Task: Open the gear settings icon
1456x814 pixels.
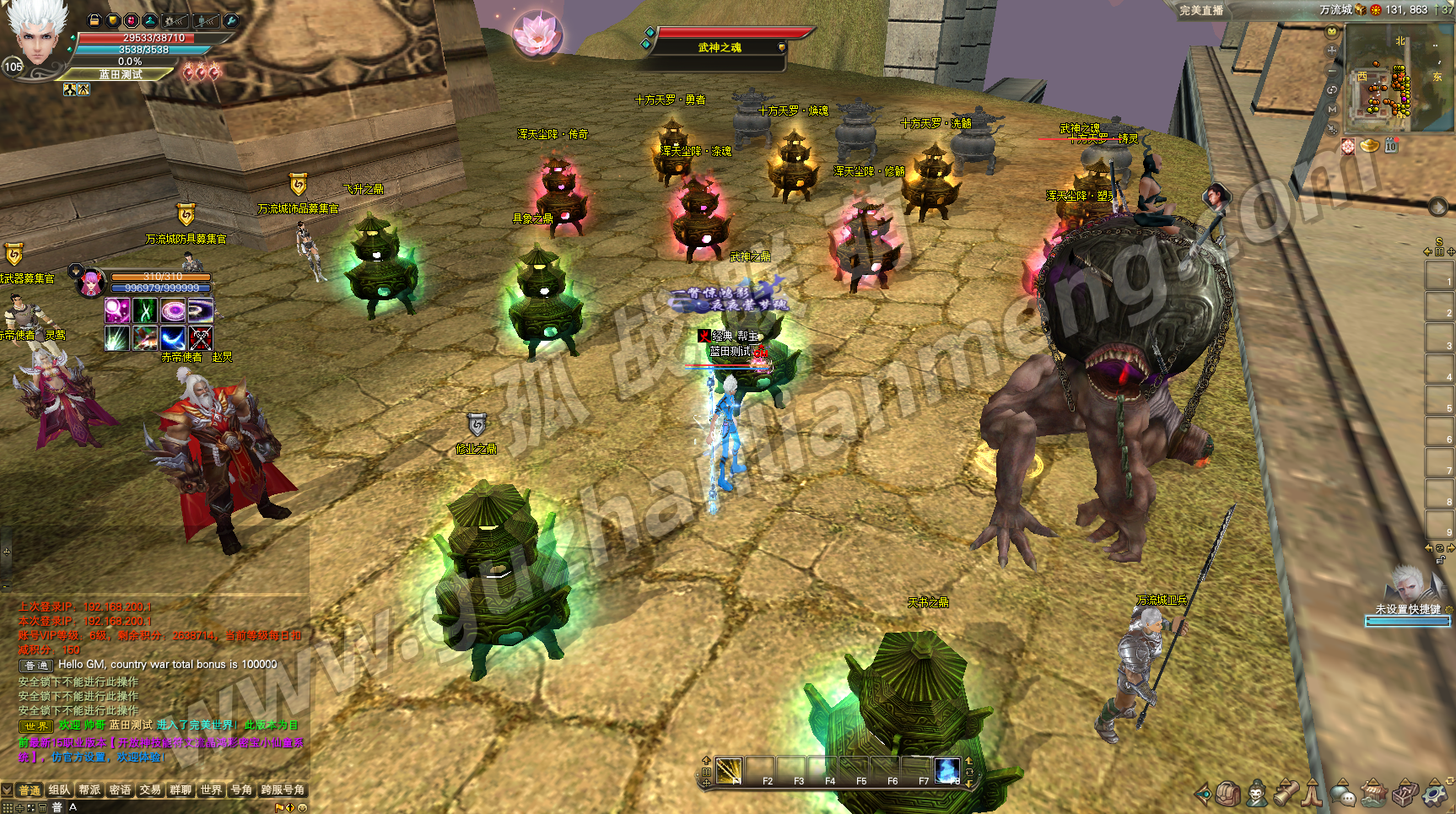Action: 1434,794
